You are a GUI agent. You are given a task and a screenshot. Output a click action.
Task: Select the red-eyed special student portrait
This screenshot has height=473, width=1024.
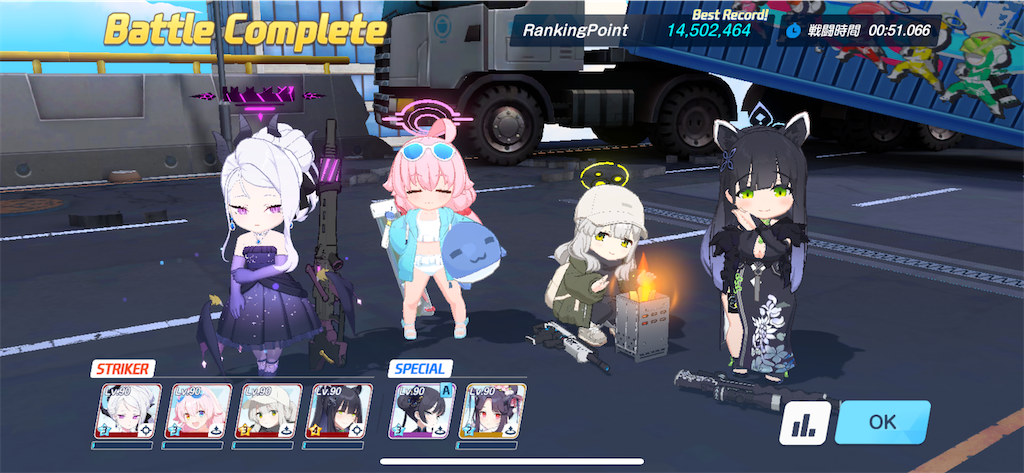[x=493, y=411]
